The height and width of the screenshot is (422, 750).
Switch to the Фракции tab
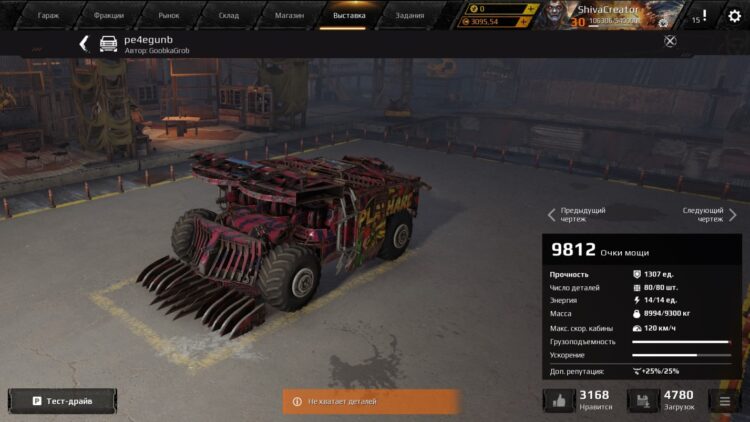coord(108,15)
